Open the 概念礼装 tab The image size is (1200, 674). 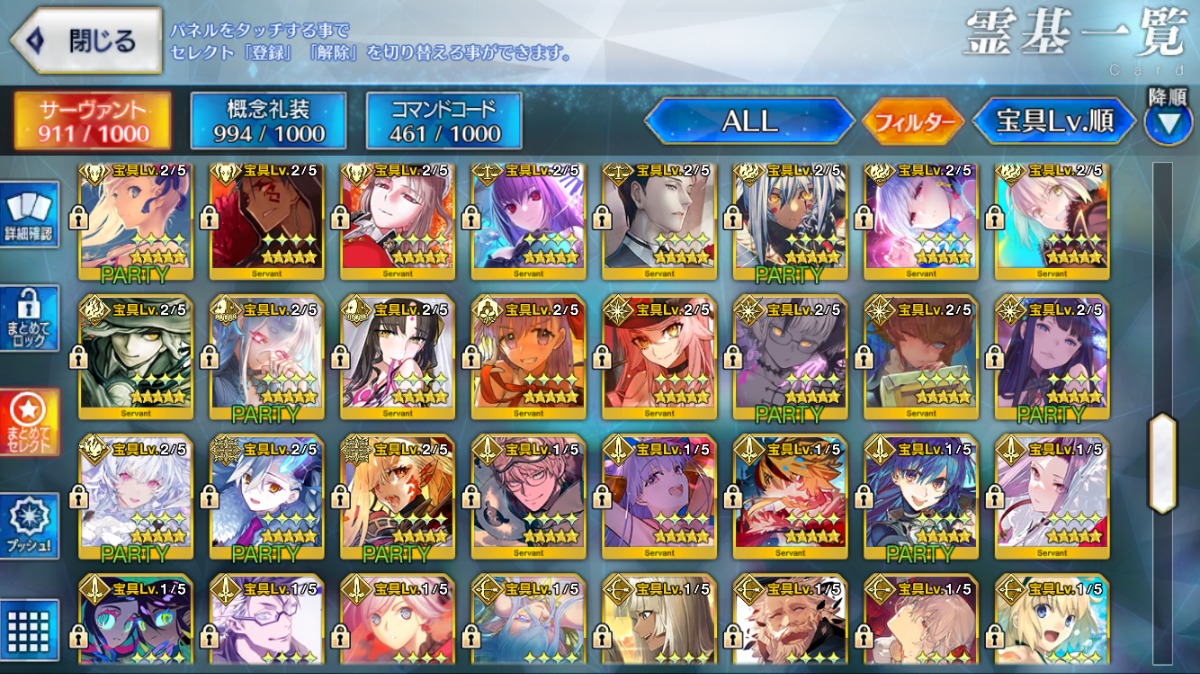pos(268,122)
